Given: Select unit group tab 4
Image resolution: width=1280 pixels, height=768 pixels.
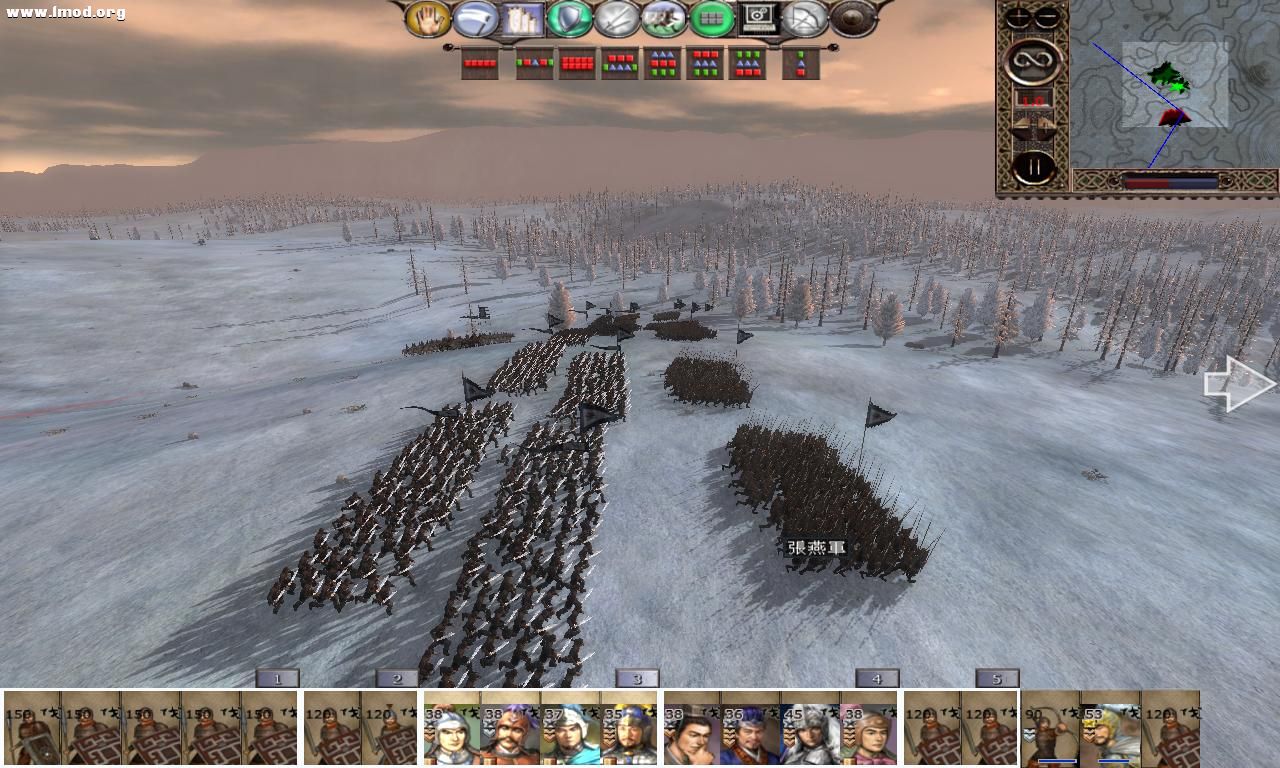Looking at the screenshot, I should [876, 678].
